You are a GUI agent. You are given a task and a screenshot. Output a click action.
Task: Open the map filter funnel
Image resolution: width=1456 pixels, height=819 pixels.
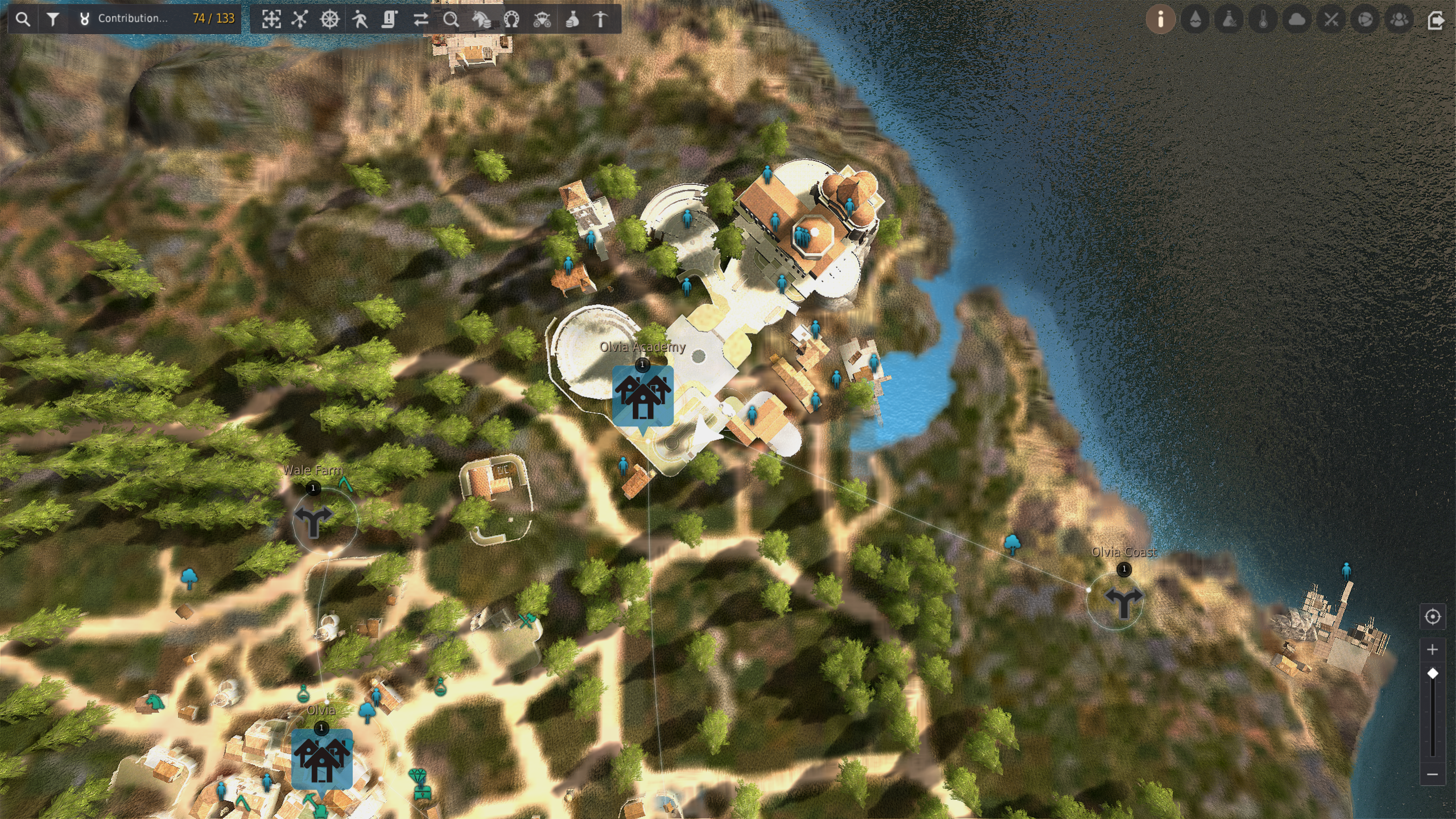(x=53, y=19)
